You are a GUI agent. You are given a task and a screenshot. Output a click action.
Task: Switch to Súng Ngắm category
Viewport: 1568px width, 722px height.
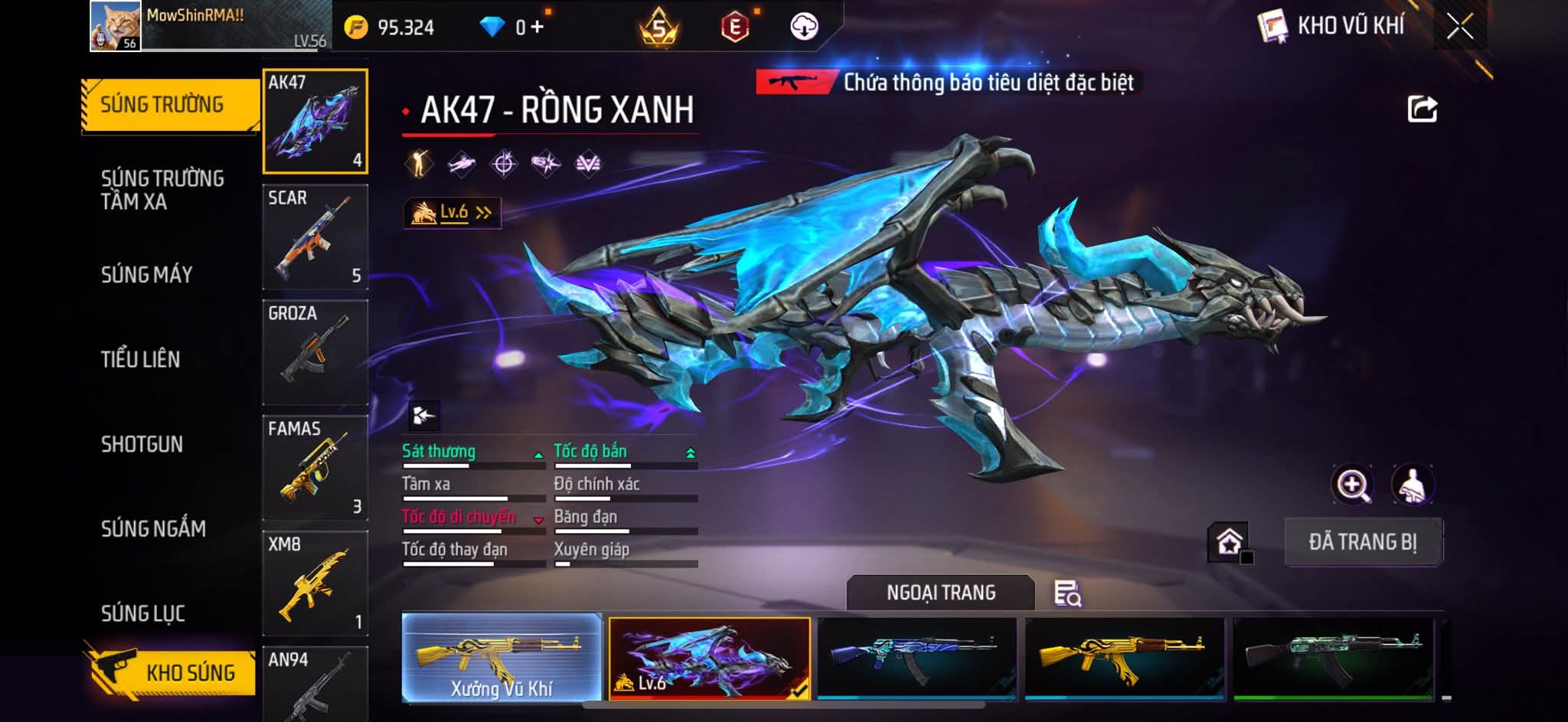(153, 528)
